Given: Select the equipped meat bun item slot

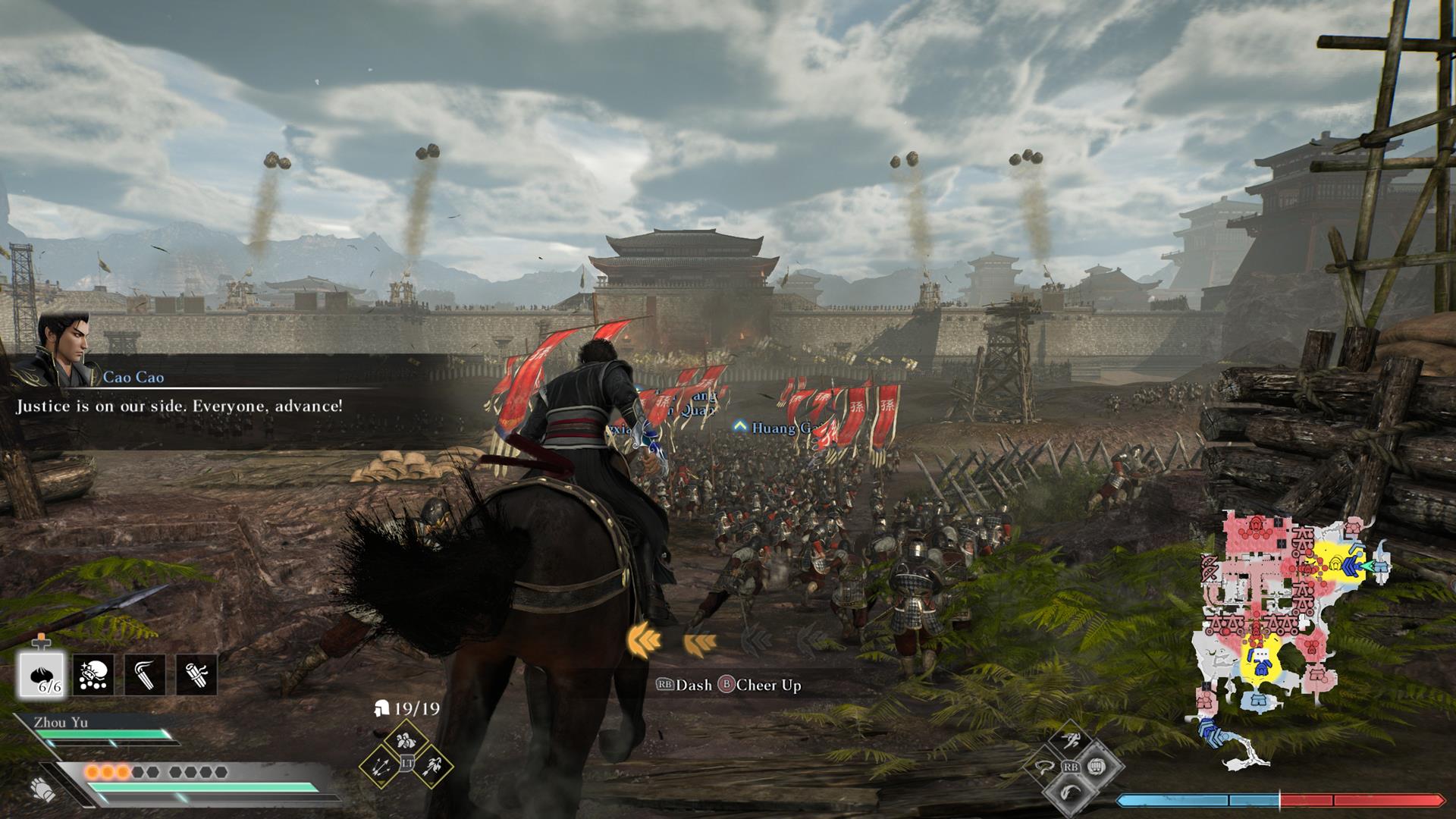Looking at the screenshot, I should (41, 675).
